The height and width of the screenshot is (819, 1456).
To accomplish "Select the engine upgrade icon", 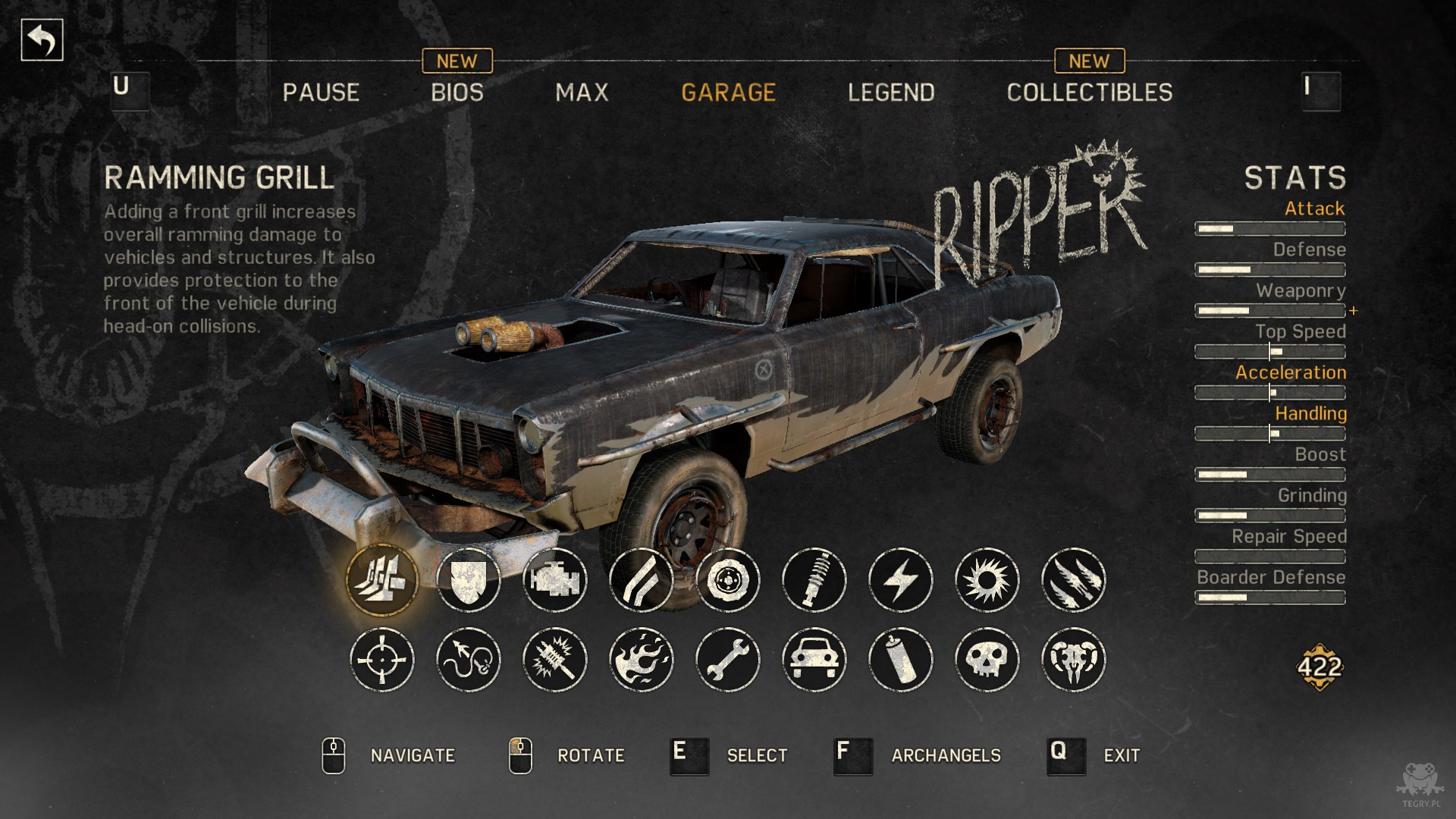I will tap(555, 580).
